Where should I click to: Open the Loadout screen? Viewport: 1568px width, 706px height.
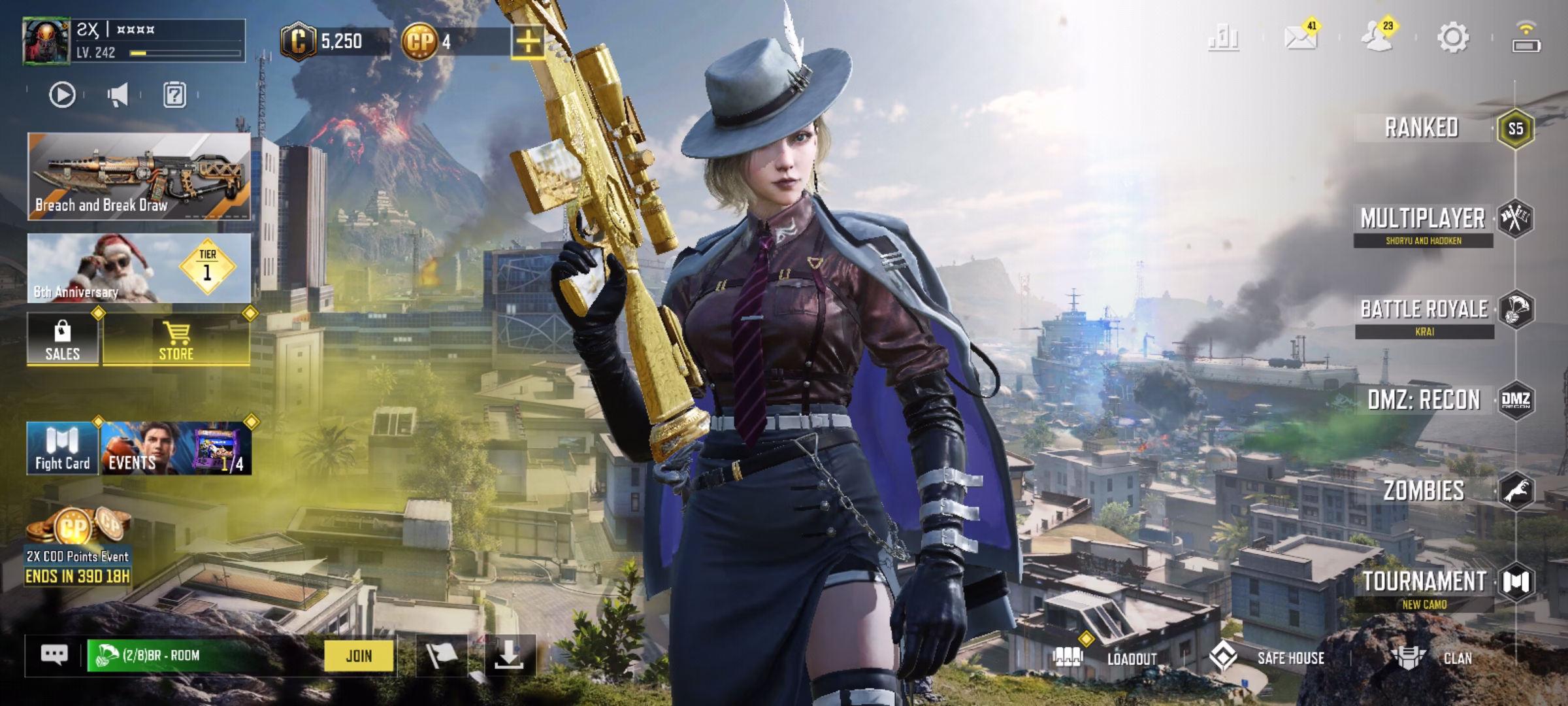click(1111, 658)
